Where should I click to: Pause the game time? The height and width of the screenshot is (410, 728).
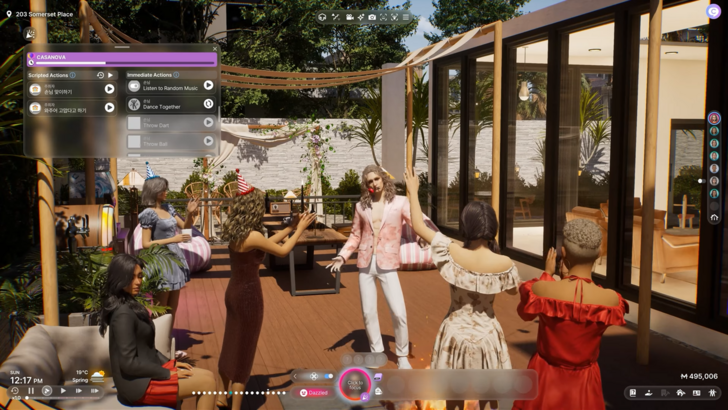(x=31, y=391)
